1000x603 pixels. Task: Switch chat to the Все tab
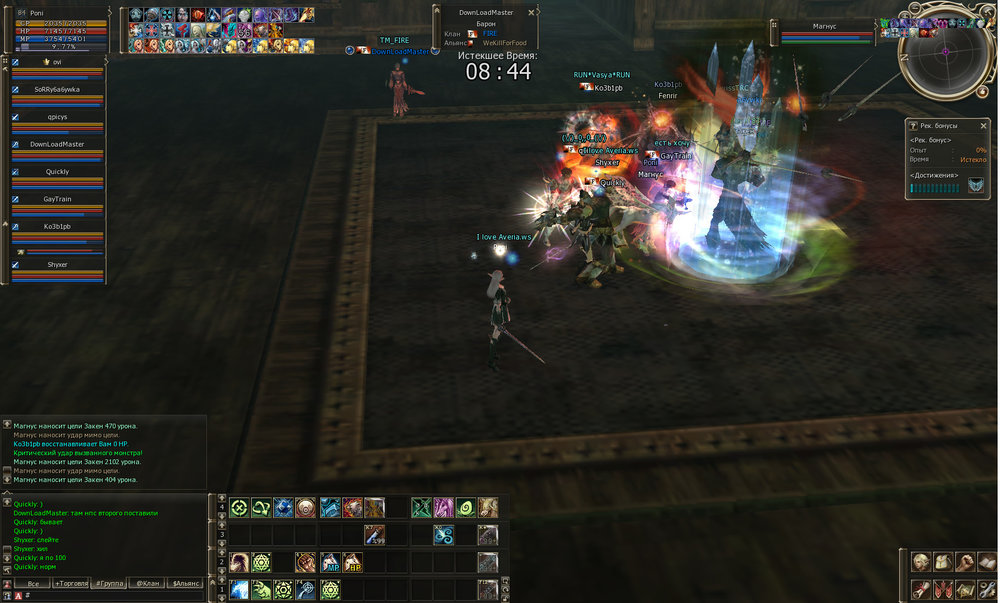click(x=33, y=582)
